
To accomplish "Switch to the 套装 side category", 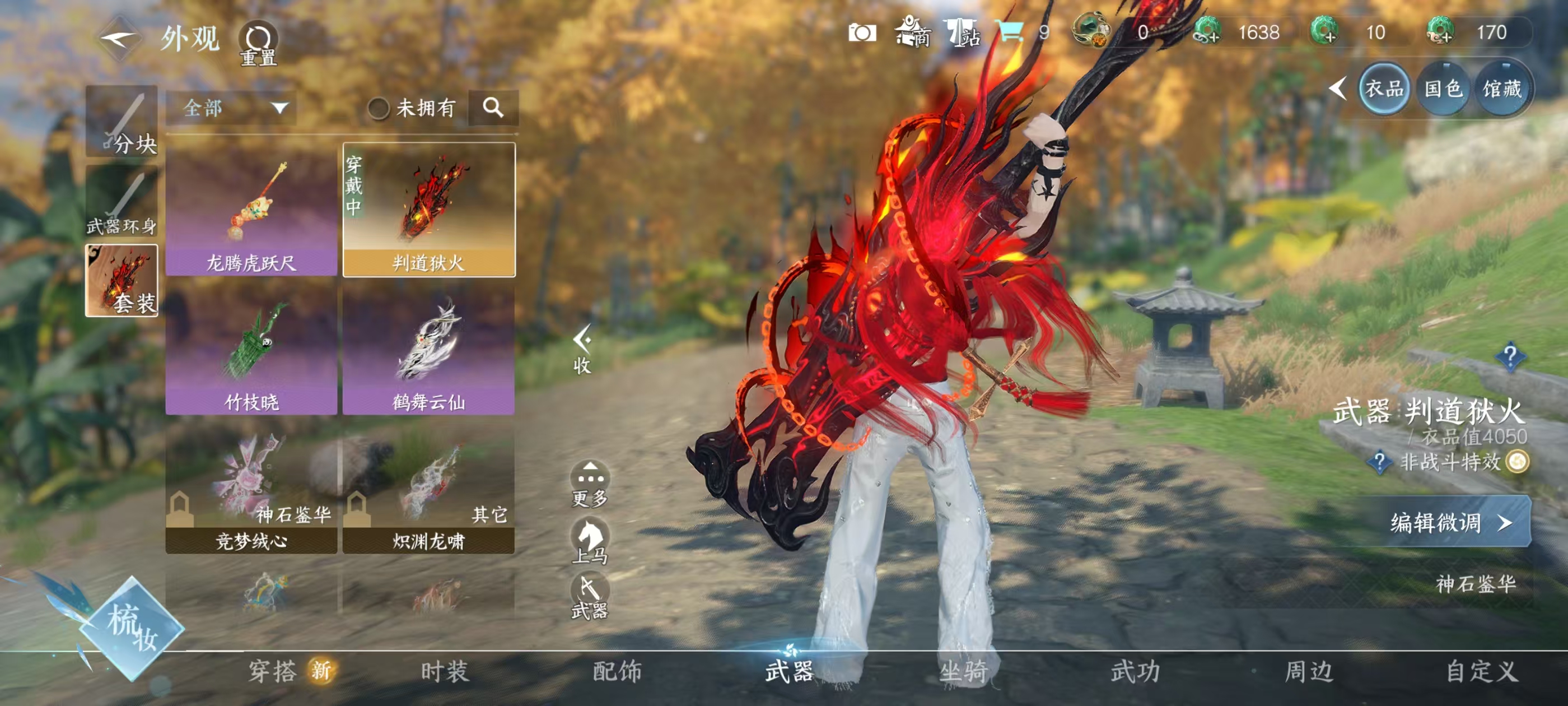I will (122, 280).
